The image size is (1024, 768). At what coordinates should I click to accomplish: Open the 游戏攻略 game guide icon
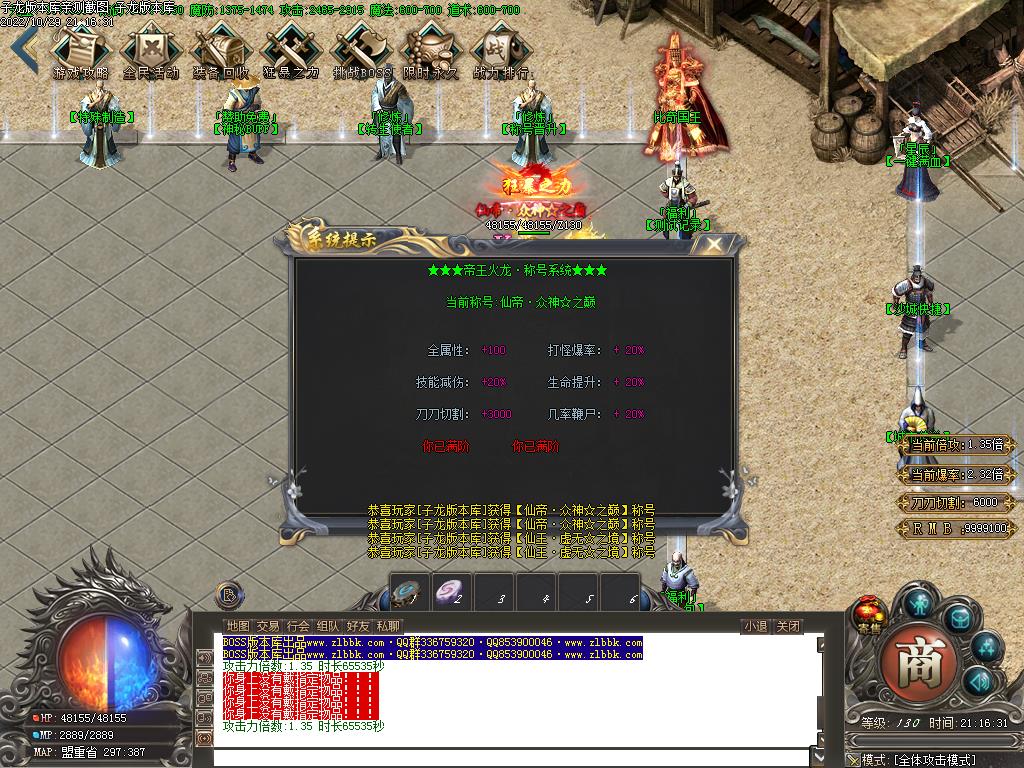coord(80,50)
